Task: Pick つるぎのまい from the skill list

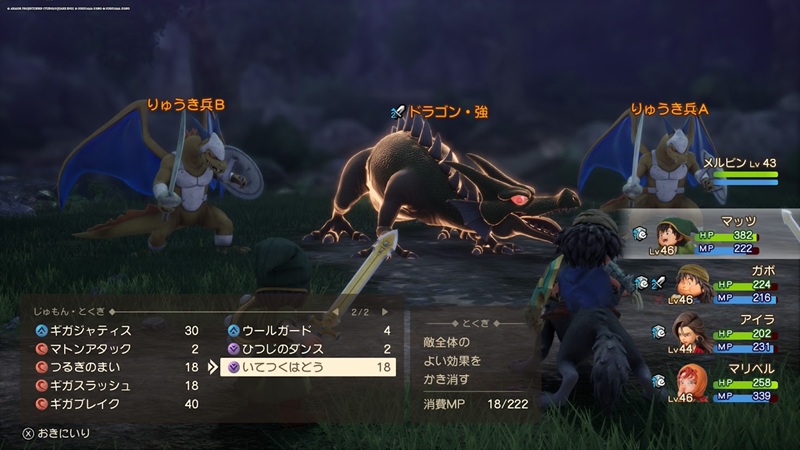Action: [110, 367]
